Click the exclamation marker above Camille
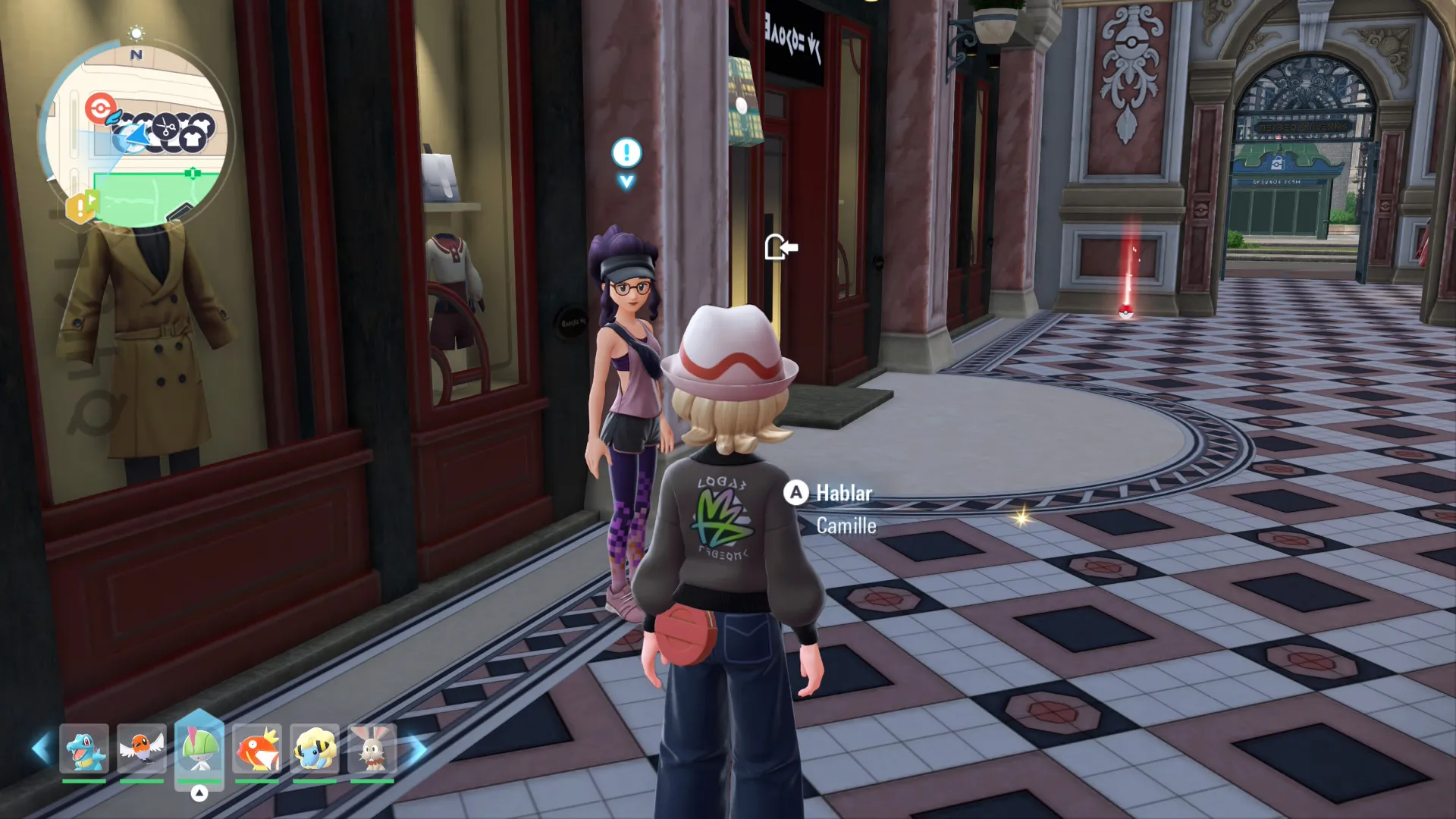 pyautogui.click(x=626, y=154)
